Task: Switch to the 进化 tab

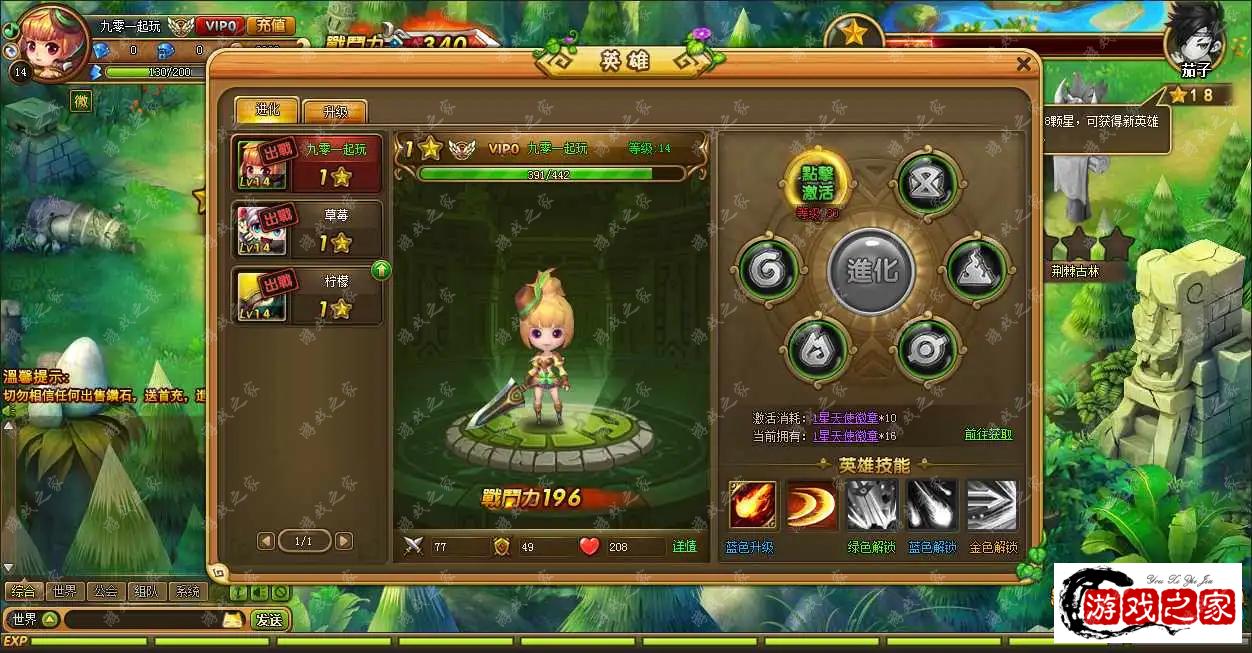Action: point(267,110)
